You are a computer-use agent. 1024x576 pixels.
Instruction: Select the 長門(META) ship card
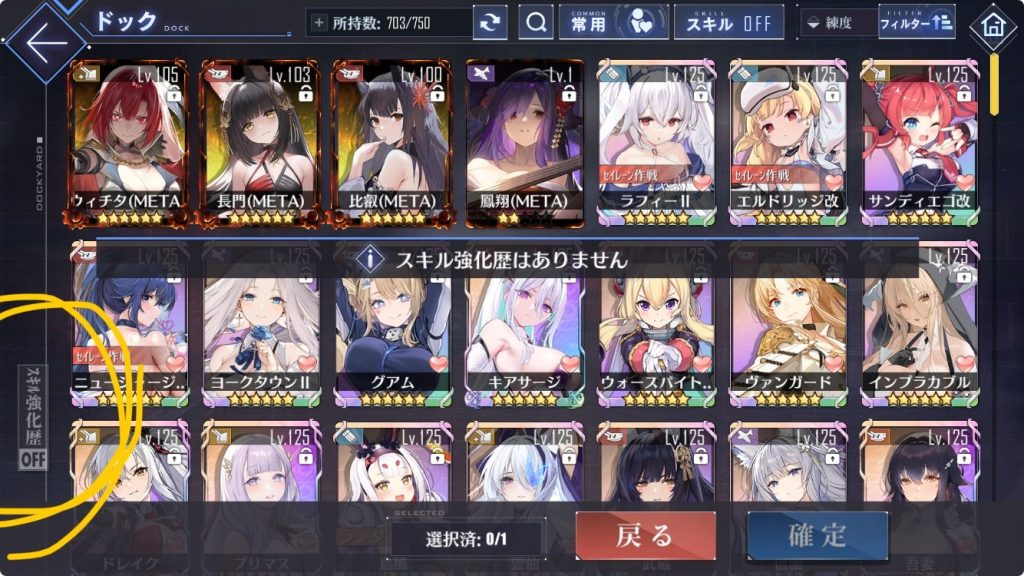click(x=260, y=138)
